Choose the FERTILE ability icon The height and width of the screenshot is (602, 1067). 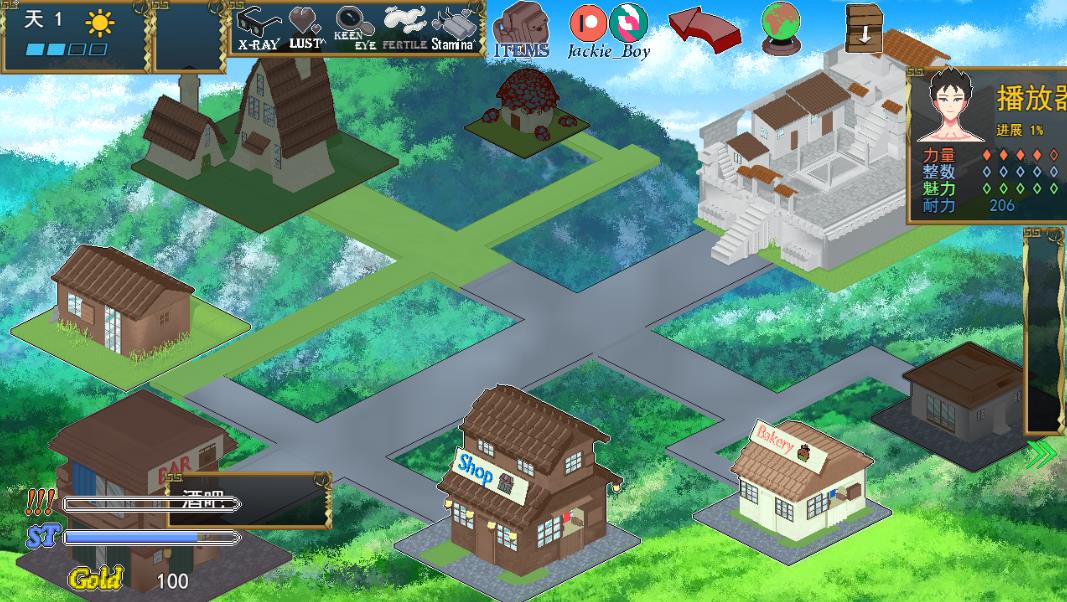tap(404, 27)
